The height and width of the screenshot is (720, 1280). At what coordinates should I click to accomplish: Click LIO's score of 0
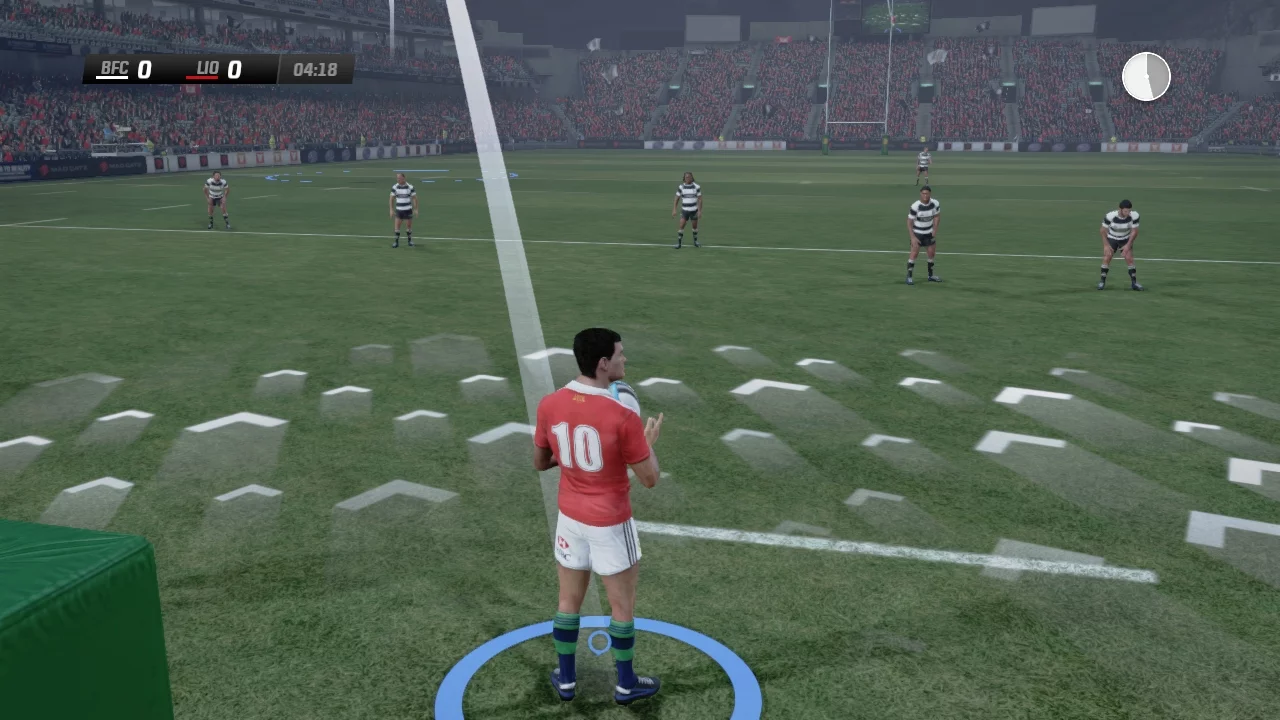click(234, 69)
